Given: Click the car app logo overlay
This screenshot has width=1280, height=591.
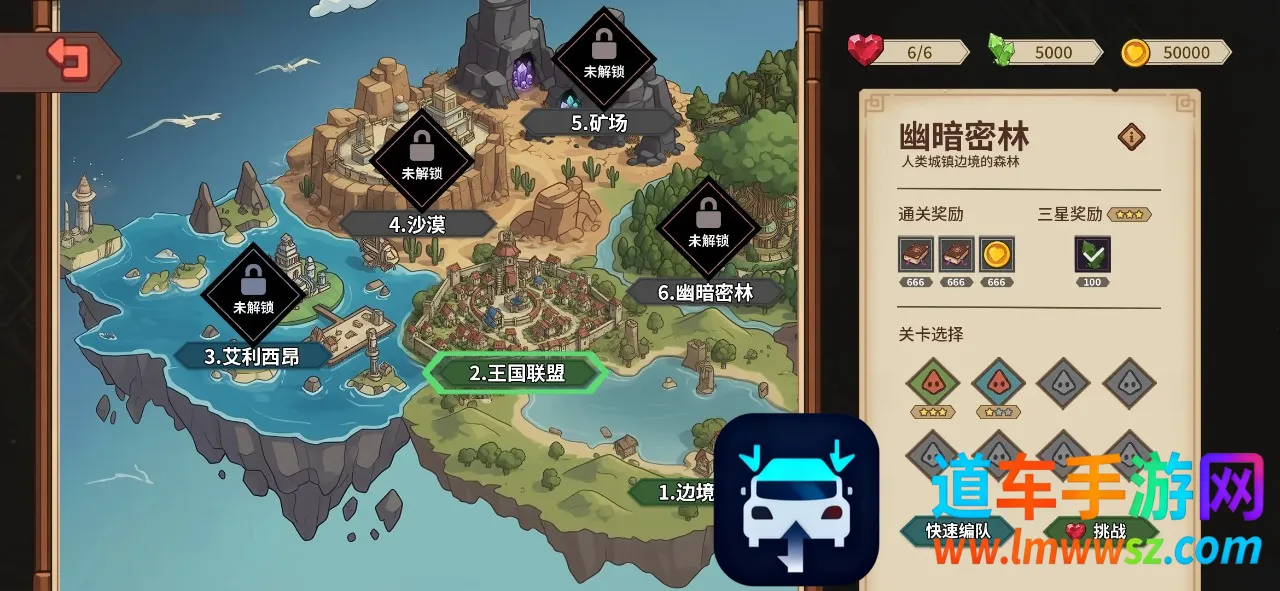Looking at the screenshot, I should (796, 499).
